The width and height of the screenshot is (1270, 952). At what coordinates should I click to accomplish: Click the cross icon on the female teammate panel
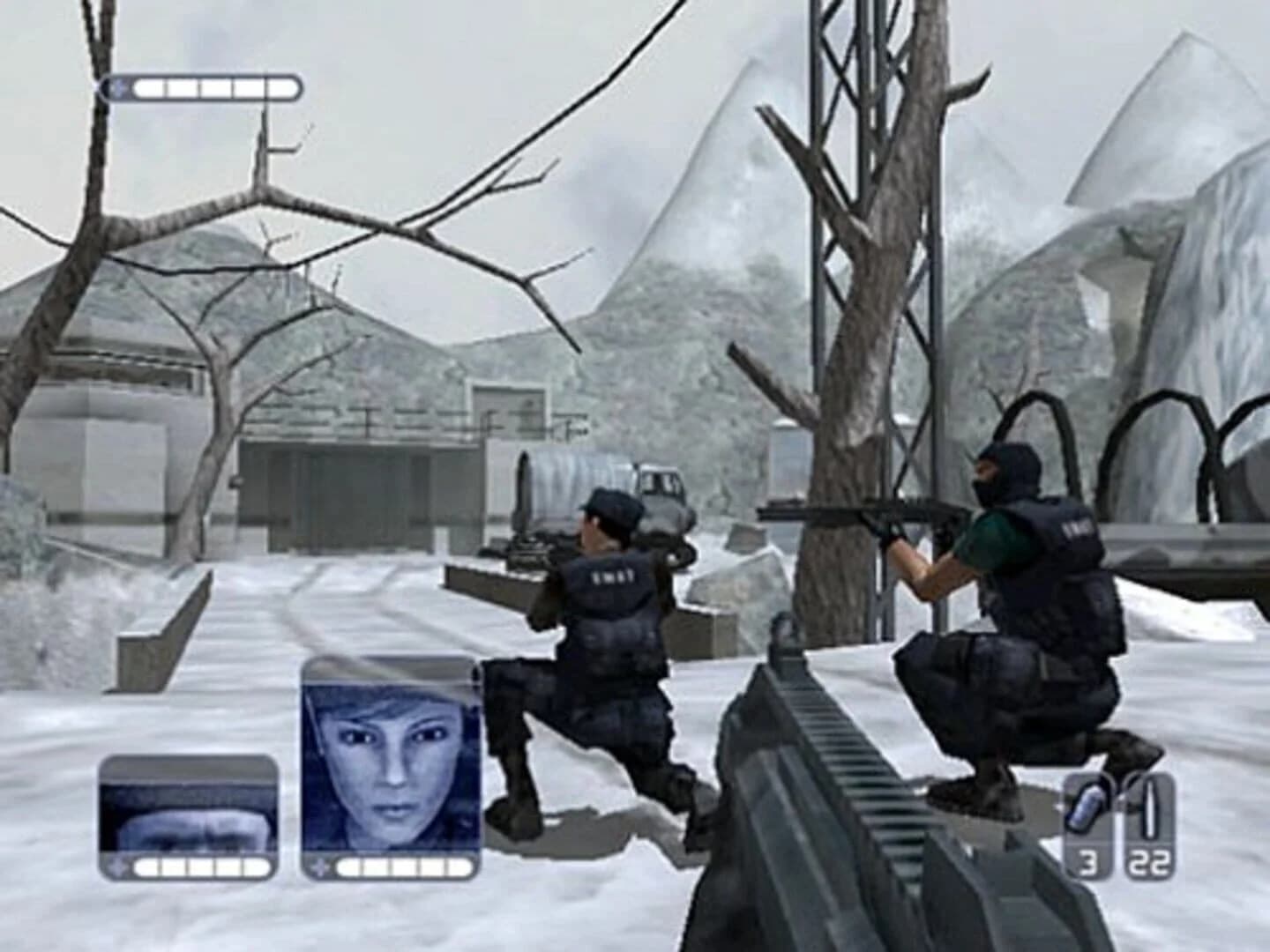[319, 869]
